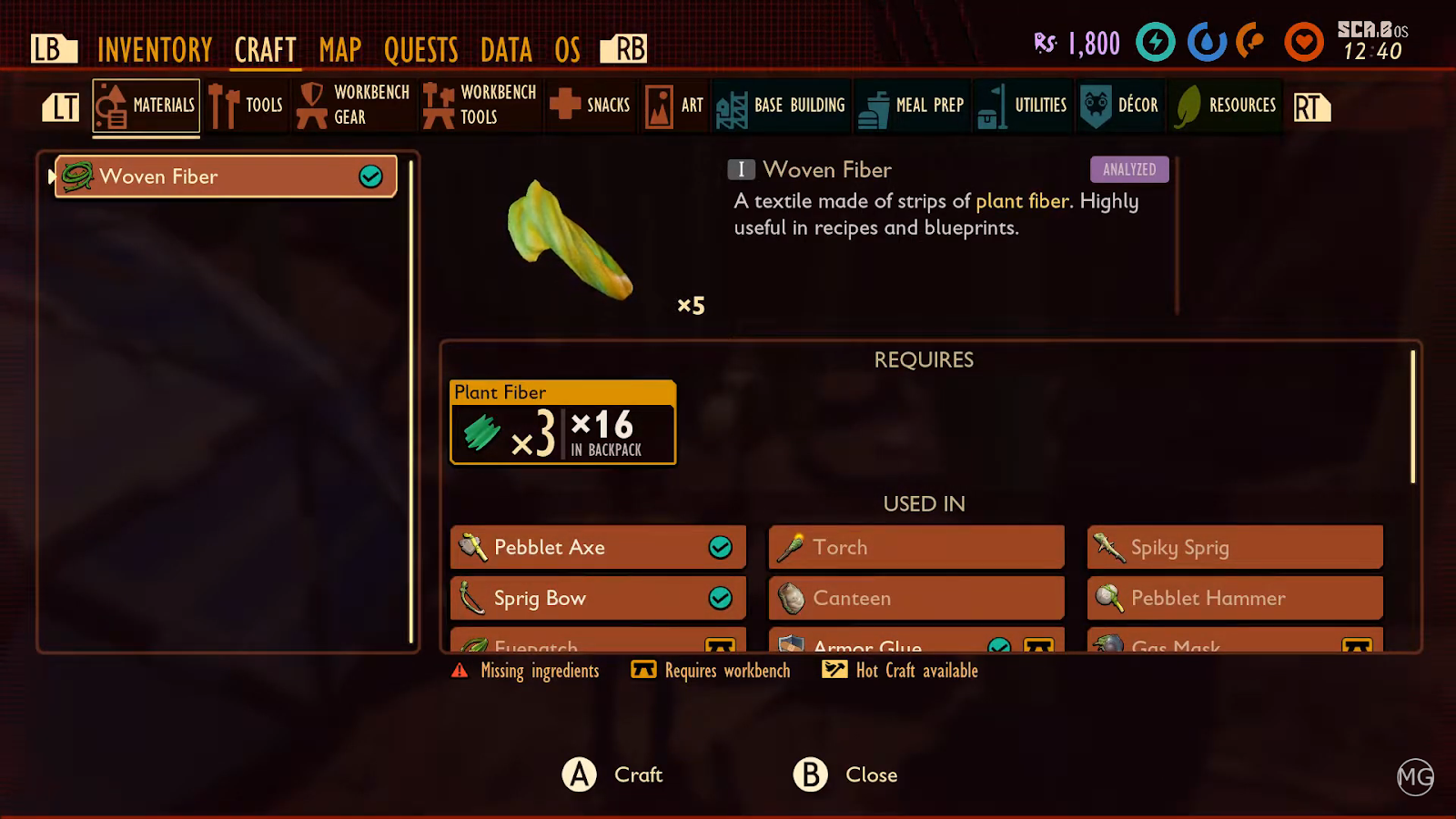Open the Sprig Bow recipe
The width and height of the screenshot is (1456, 819).
coord(598,598)
